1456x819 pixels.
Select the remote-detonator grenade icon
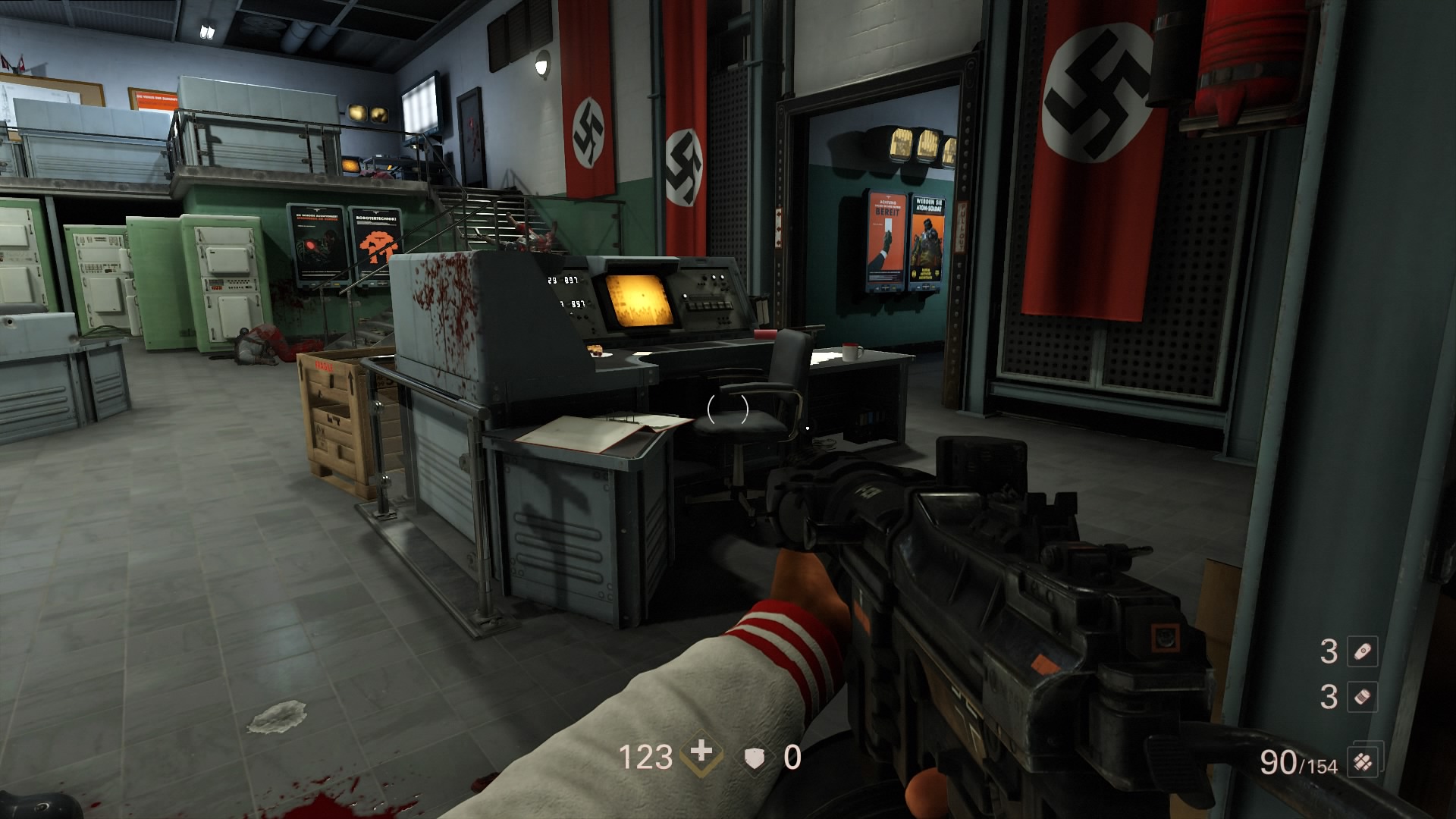click(1362, 651)
